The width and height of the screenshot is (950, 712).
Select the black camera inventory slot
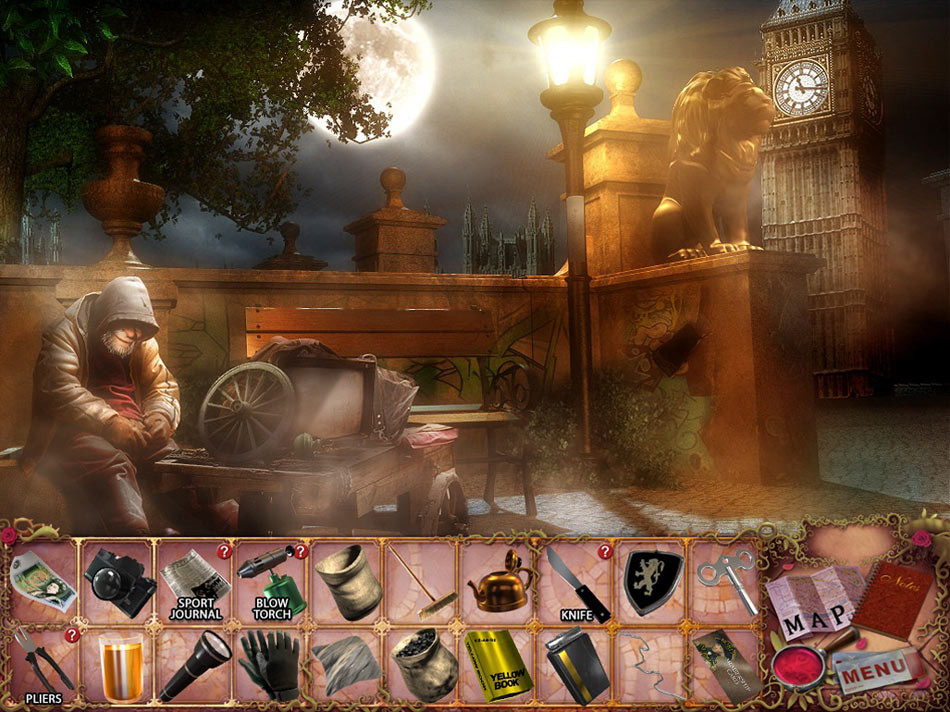(117, 580)
